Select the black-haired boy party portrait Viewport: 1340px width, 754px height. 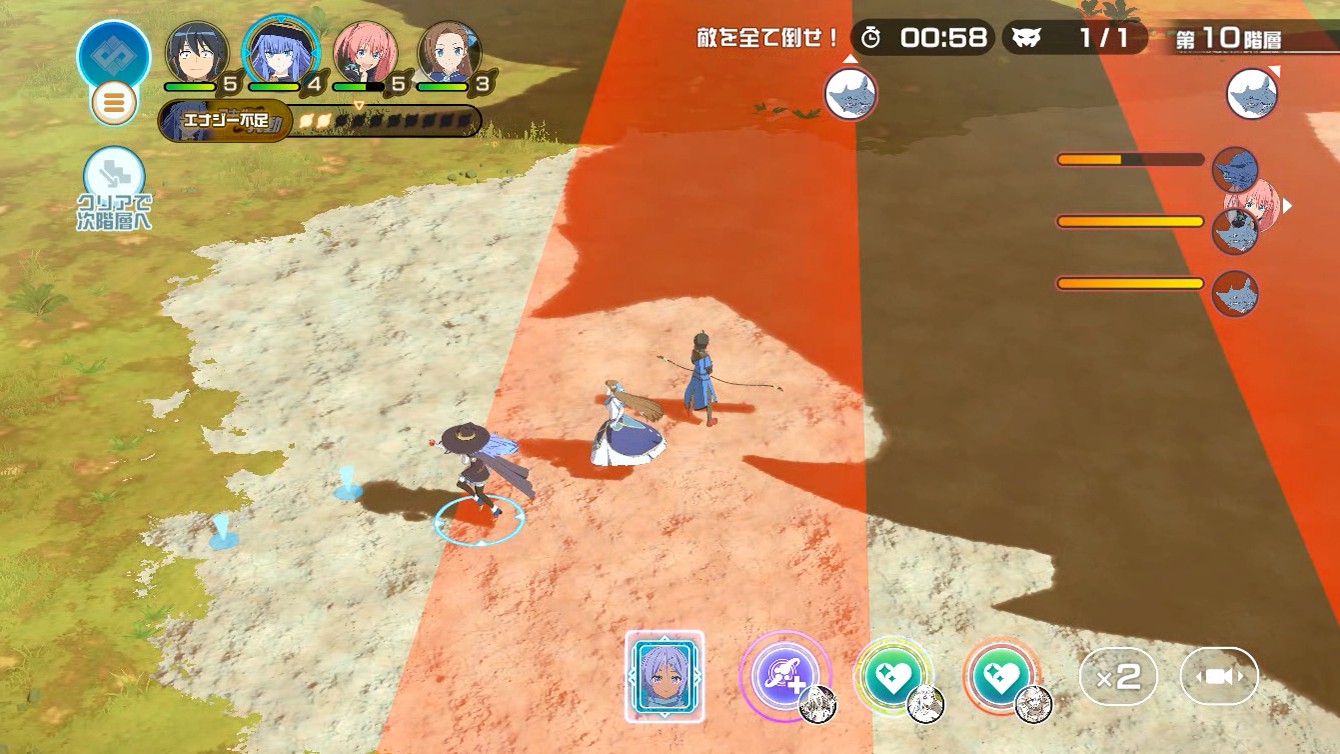[197, 53]
